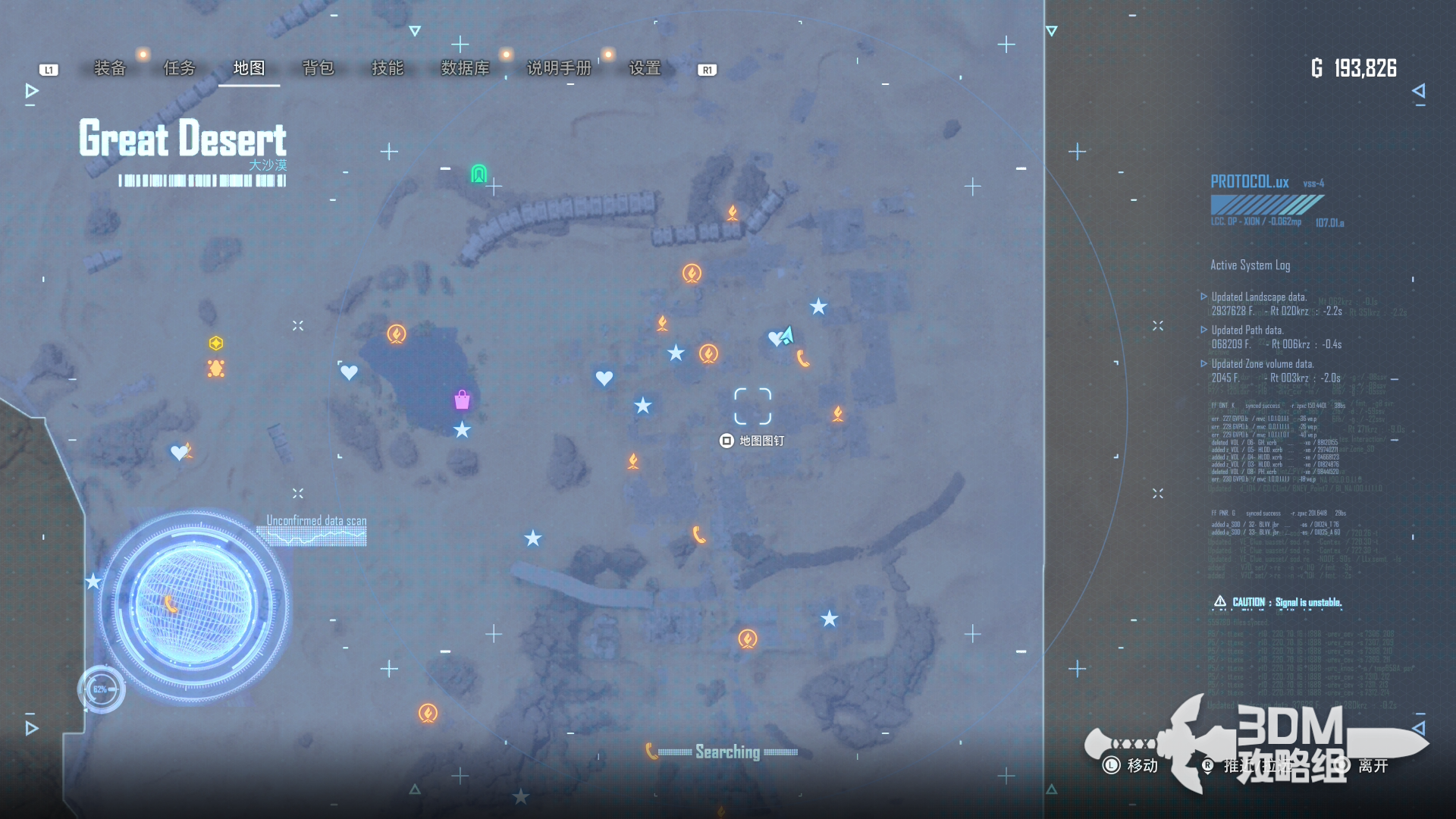
Task: Switch to the 装备 equipment tab
Action: coord(110,68)
